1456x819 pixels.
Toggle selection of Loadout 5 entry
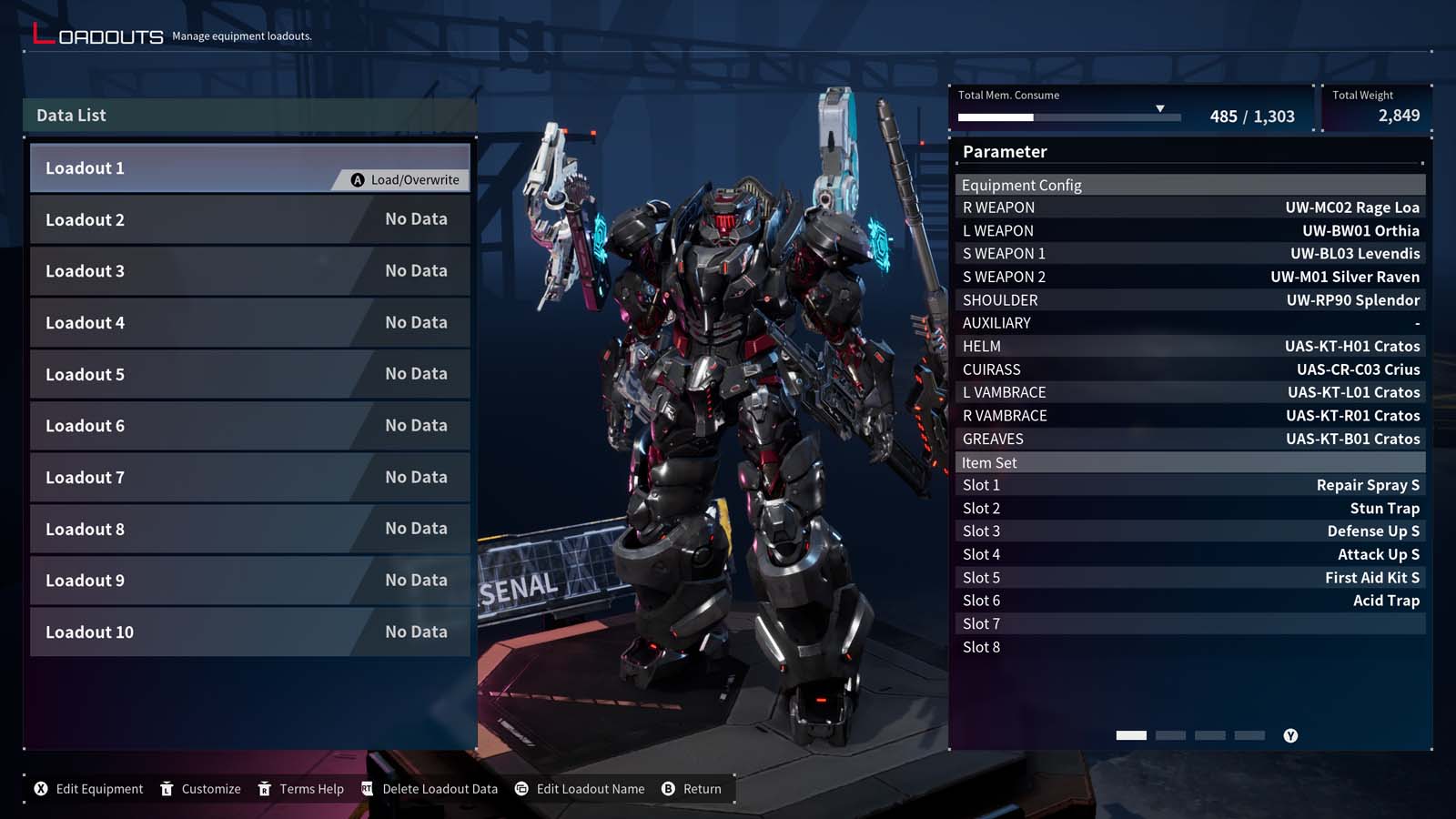250,373
